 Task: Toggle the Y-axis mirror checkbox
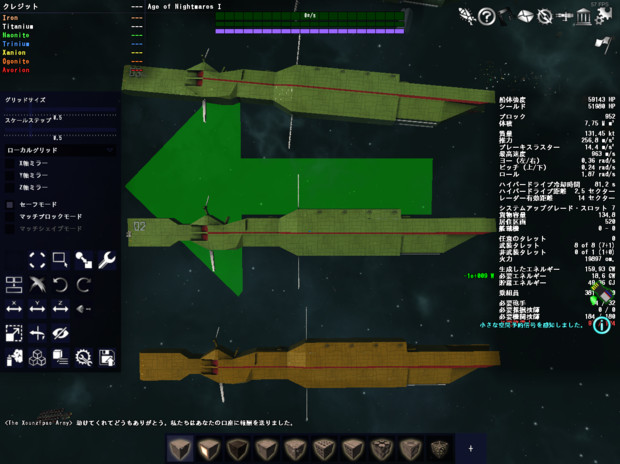(11, 174)
